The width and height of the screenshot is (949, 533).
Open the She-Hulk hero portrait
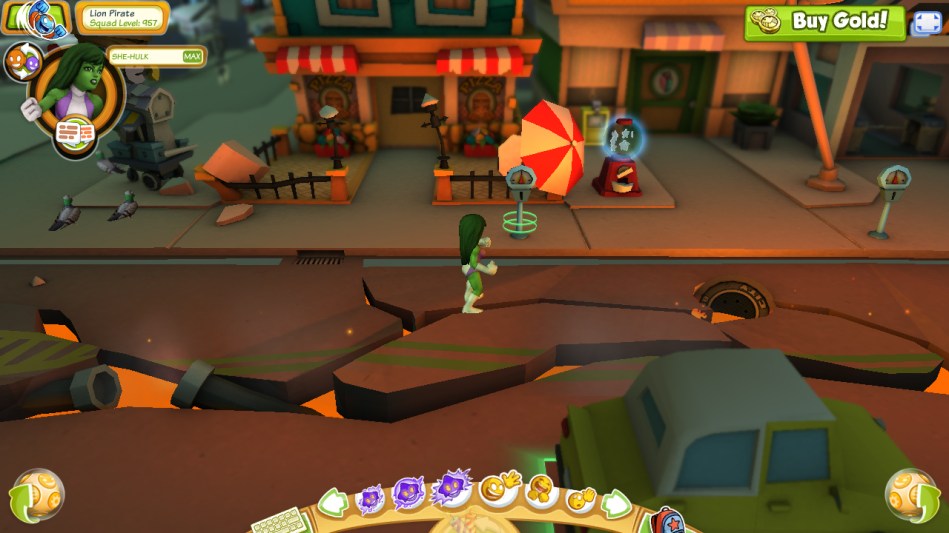point(74,86)
